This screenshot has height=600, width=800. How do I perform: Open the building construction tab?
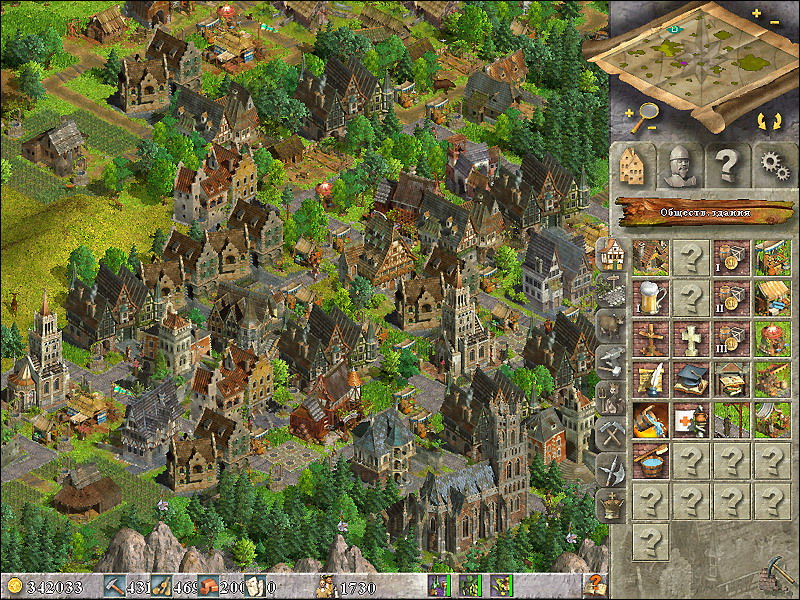(x=631, y=164)
